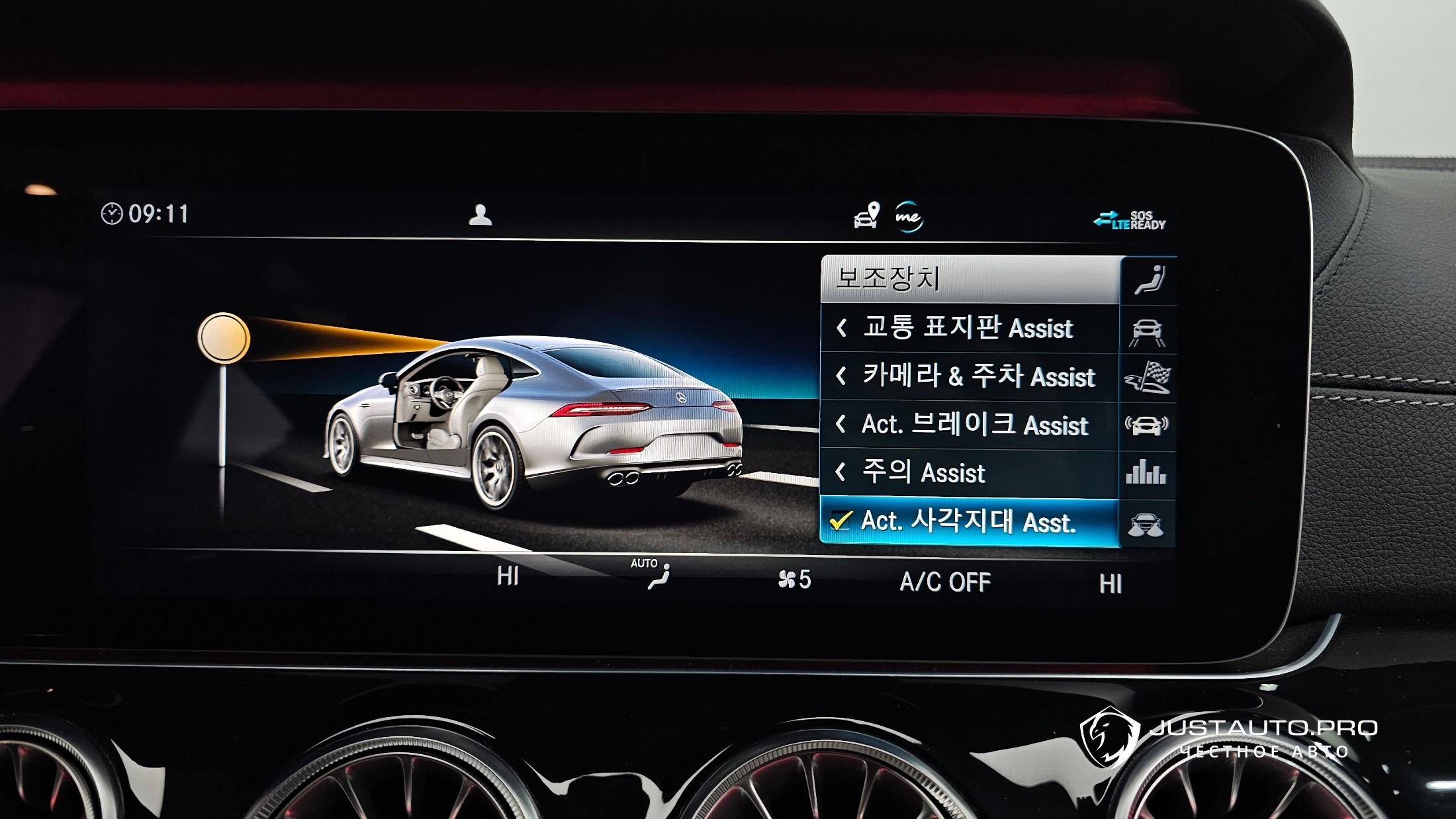Toggle the Act. 사각지대 Asst. checkbox
The height and width of the screenshot is (819, 1456).
(841, 521)
